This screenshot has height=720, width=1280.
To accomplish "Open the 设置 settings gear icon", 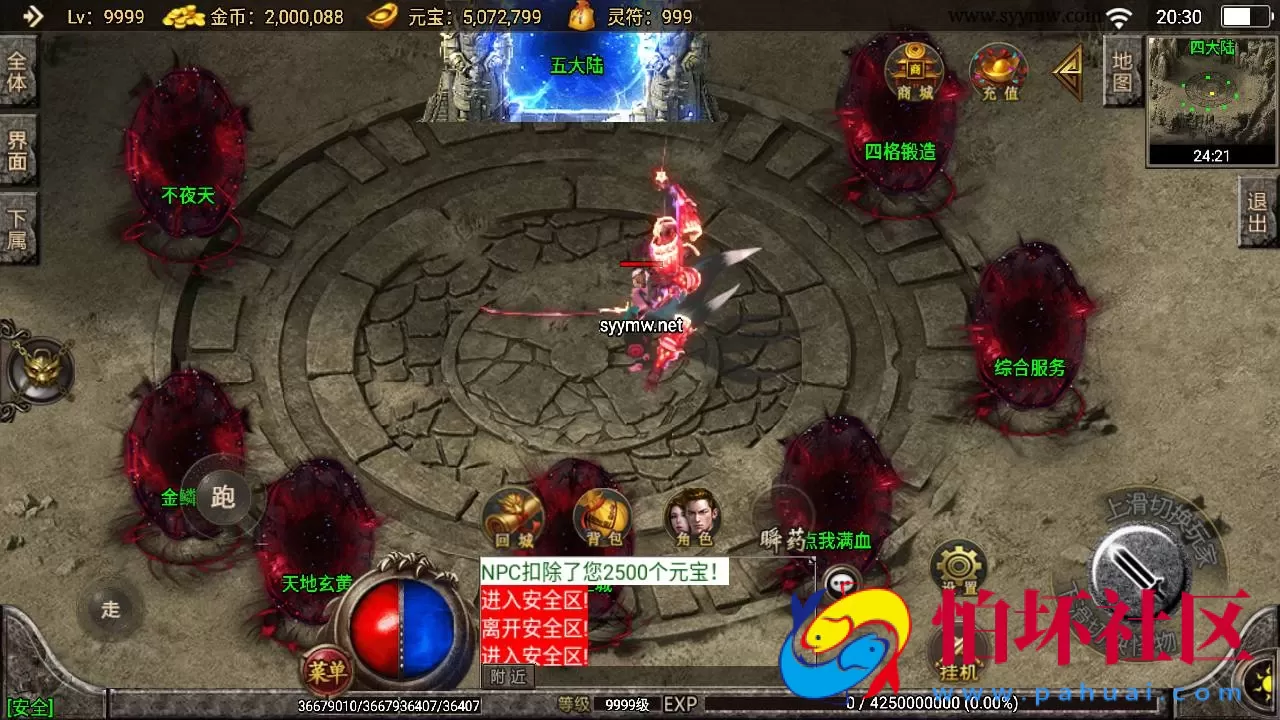I will click(x=959, y=563).
